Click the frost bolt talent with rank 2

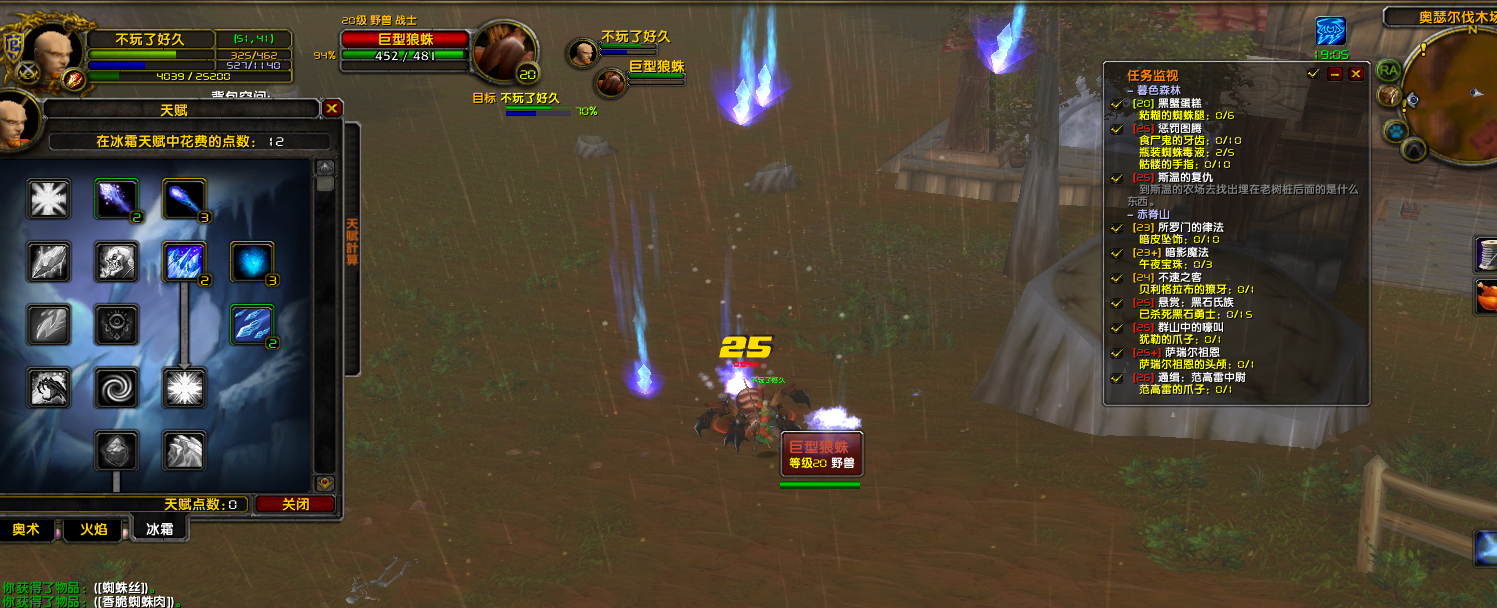pyautogui.click(x=116, y=199)
